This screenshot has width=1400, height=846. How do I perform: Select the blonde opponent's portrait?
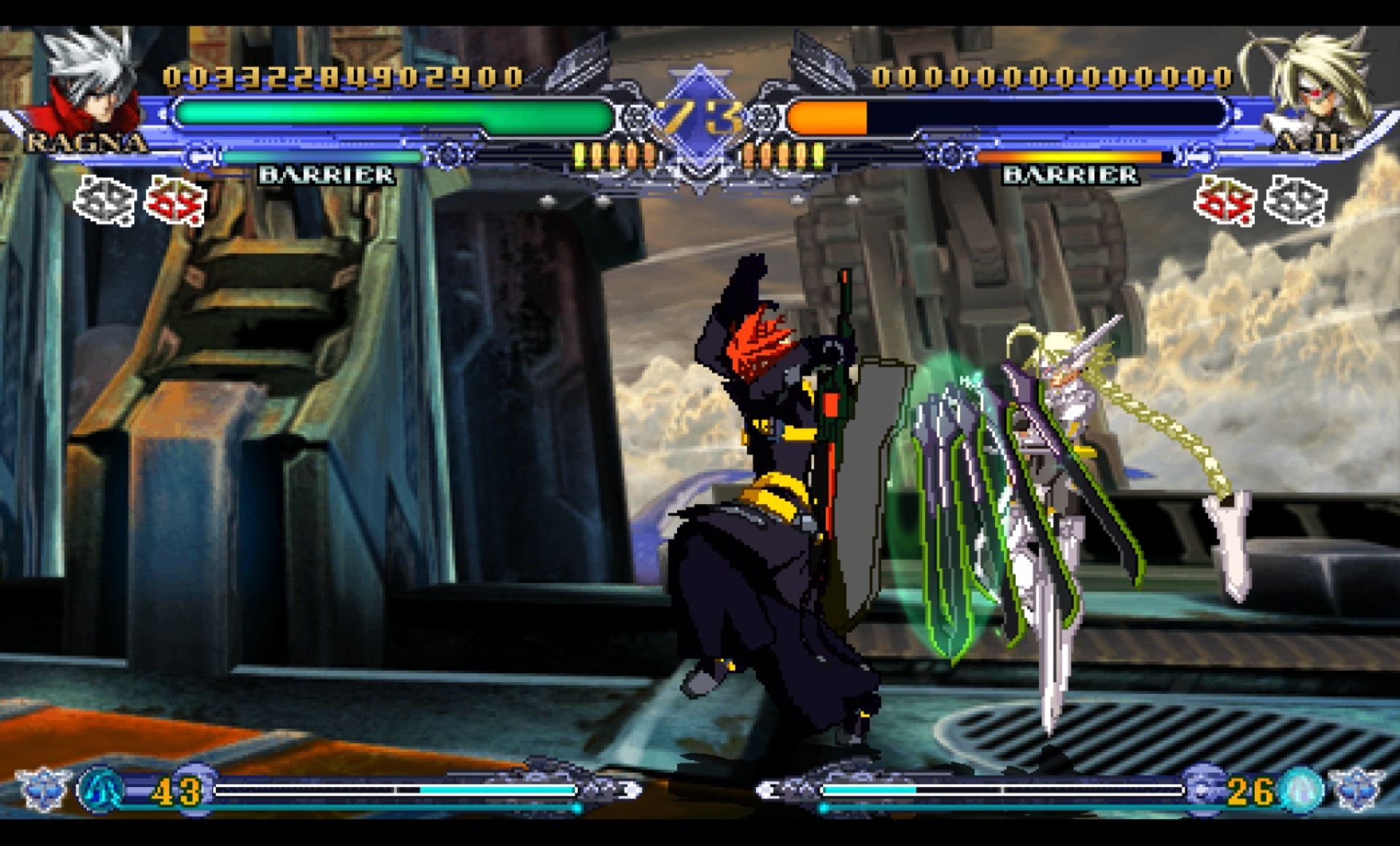click(x=1310, y=84)
